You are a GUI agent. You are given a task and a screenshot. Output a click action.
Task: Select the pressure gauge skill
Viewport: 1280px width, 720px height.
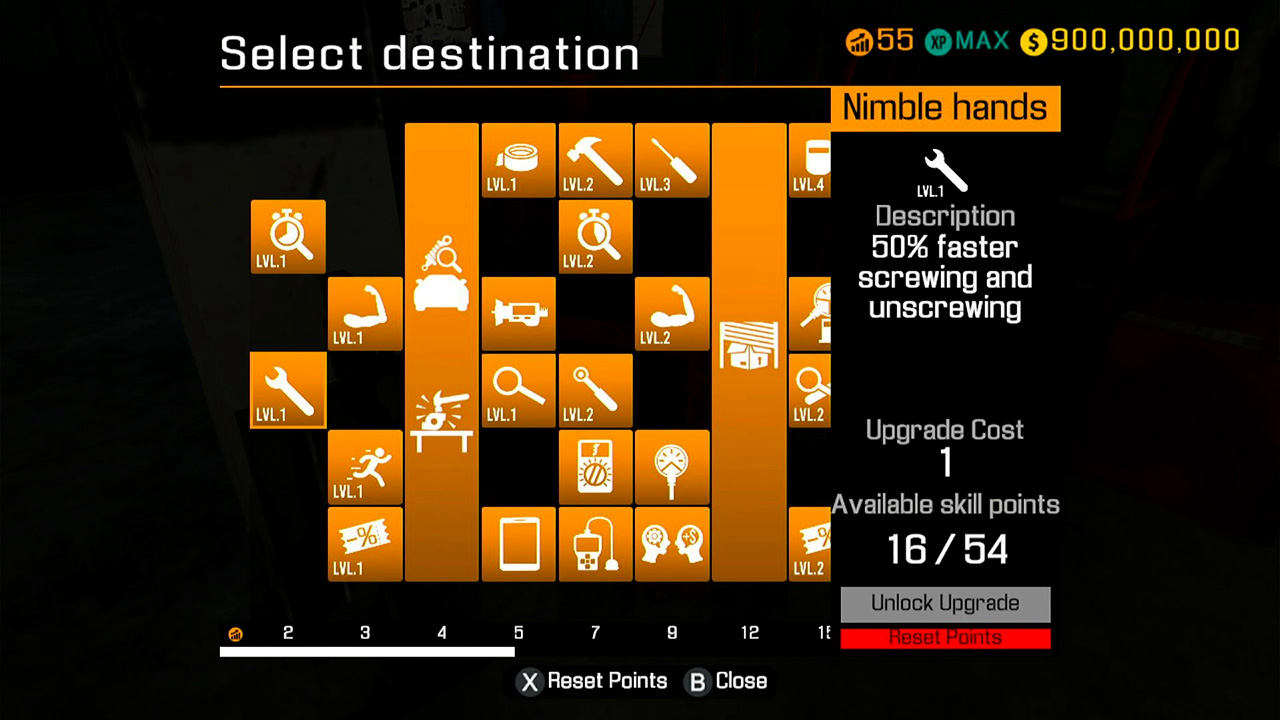672,467
